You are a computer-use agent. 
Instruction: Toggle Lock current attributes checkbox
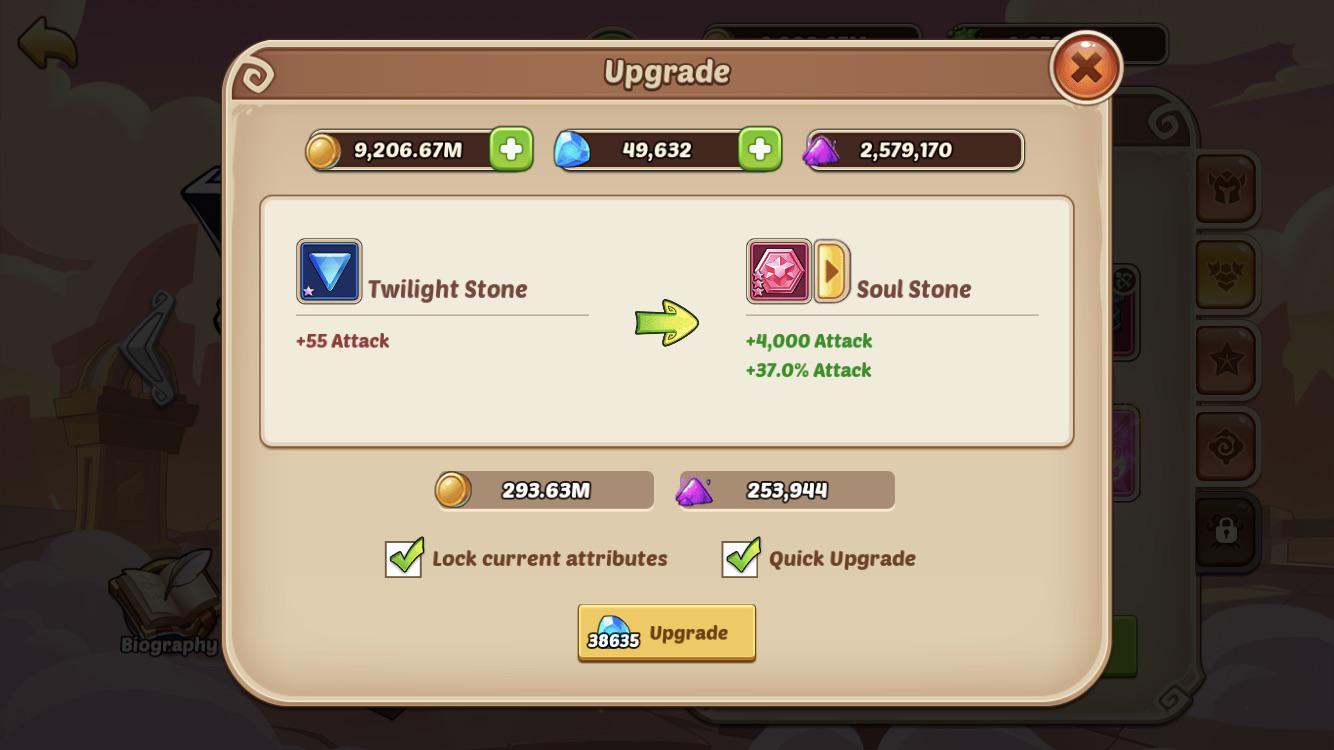click(403, 559)
